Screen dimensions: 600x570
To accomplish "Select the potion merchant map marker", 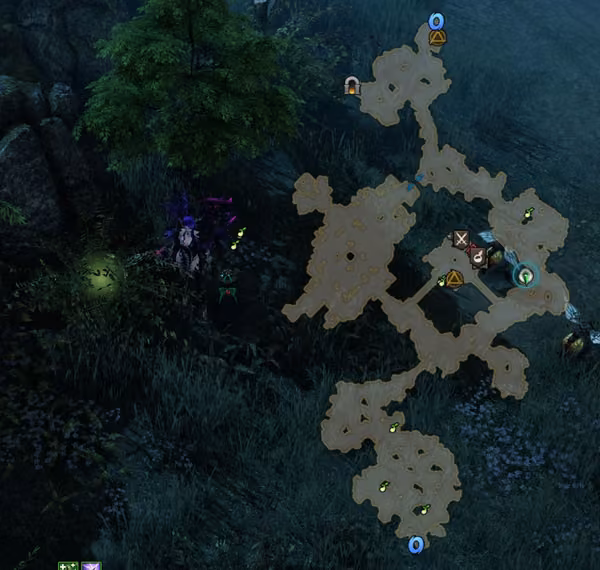I will click(x=479, y=257).
